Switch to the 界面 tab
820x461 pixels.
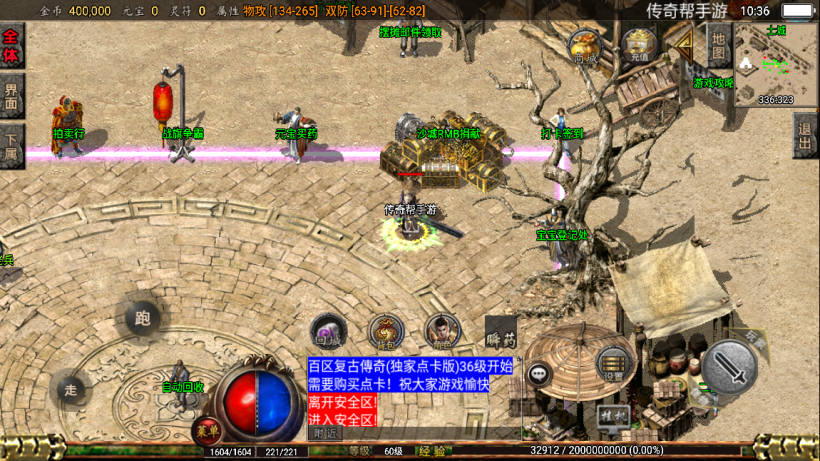click(x=12, y=98)
